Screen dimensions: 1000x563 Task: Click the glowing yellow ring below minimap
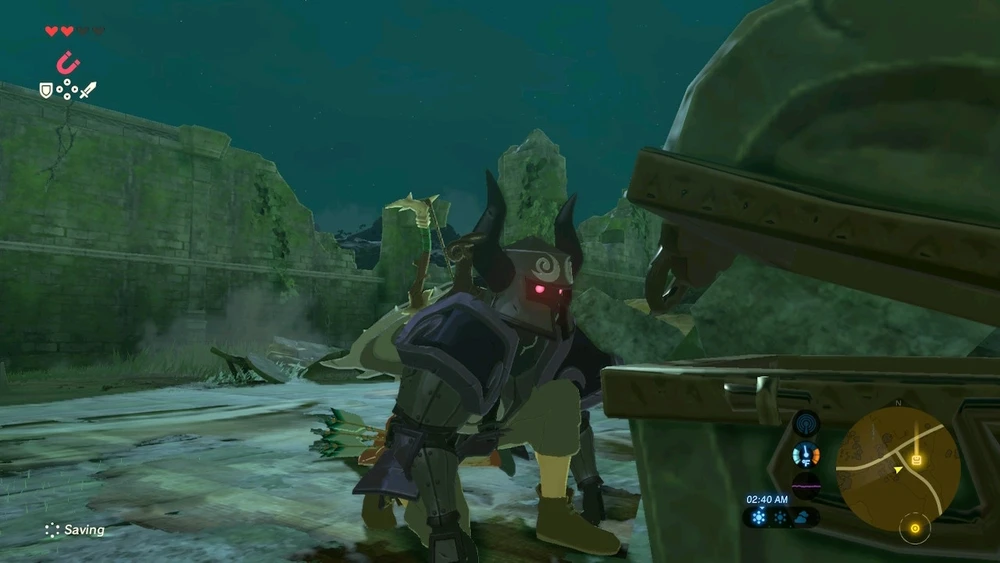[913, 528]
